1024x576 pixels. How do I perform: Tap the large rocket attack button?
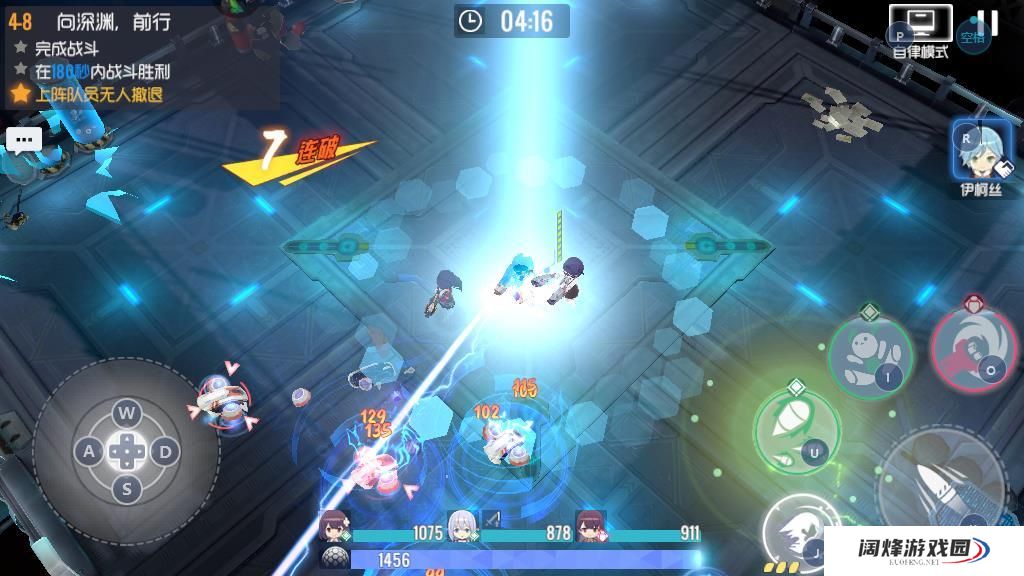tap(945, 491)
